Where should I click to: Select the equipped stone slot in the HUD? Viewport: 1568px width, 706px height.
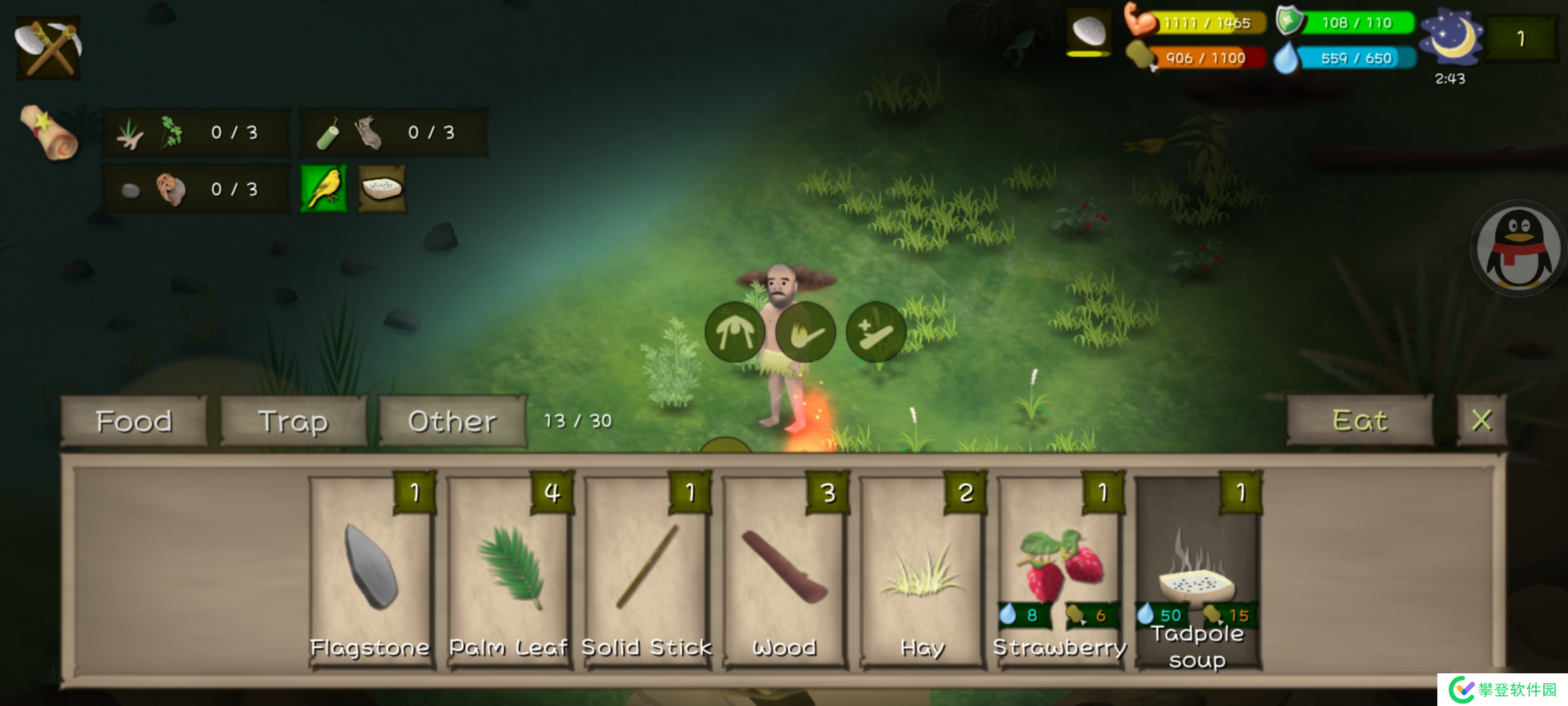coord(1089,31)
